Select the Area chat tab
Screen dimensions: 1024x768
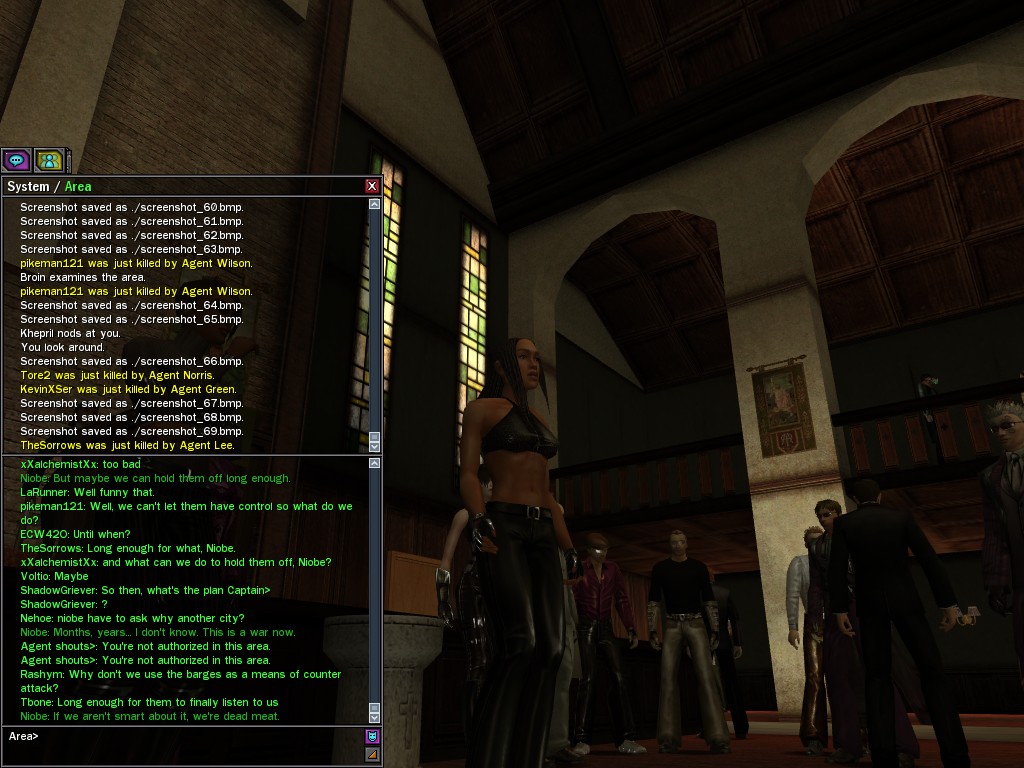[x=78, y=186]
